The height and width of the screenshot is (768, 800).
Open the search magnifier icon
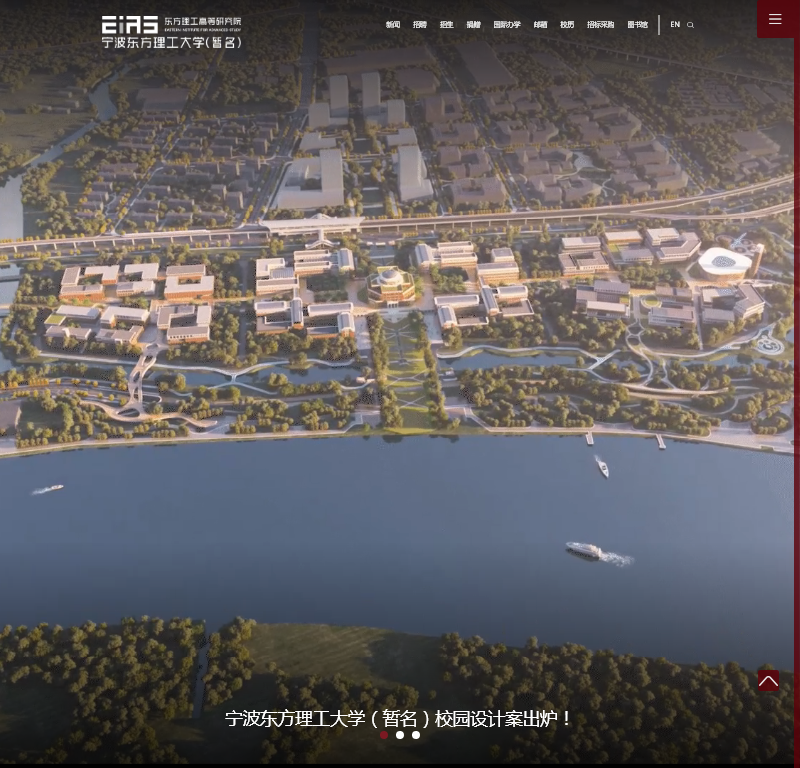(x=691, y=25)
